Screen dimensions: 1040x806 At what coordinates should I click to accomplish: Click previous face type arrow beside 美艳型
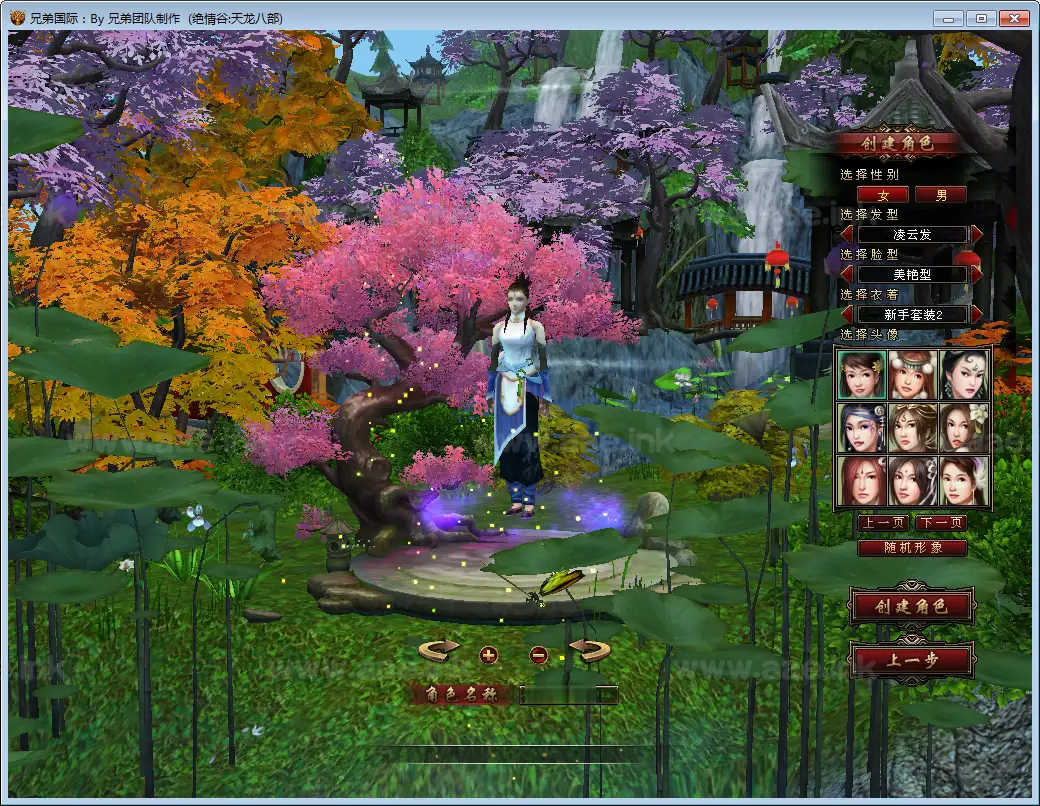847,274
